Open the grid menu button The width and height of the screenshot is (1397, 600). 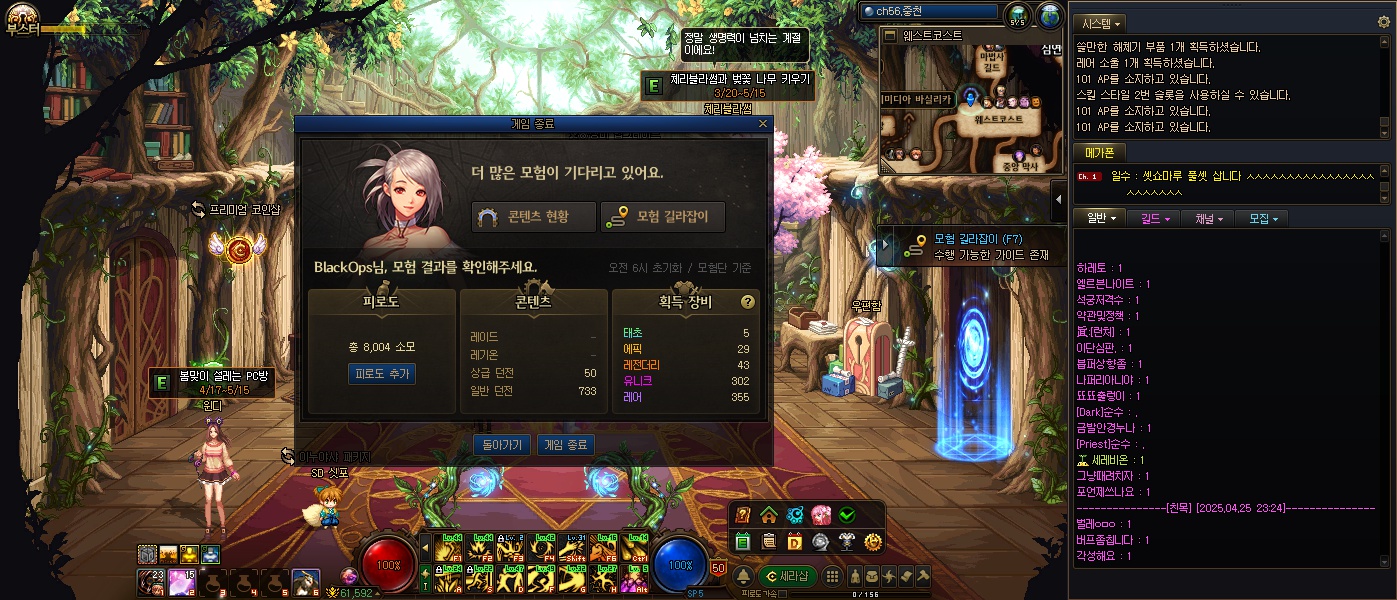[x=832, y=576]
